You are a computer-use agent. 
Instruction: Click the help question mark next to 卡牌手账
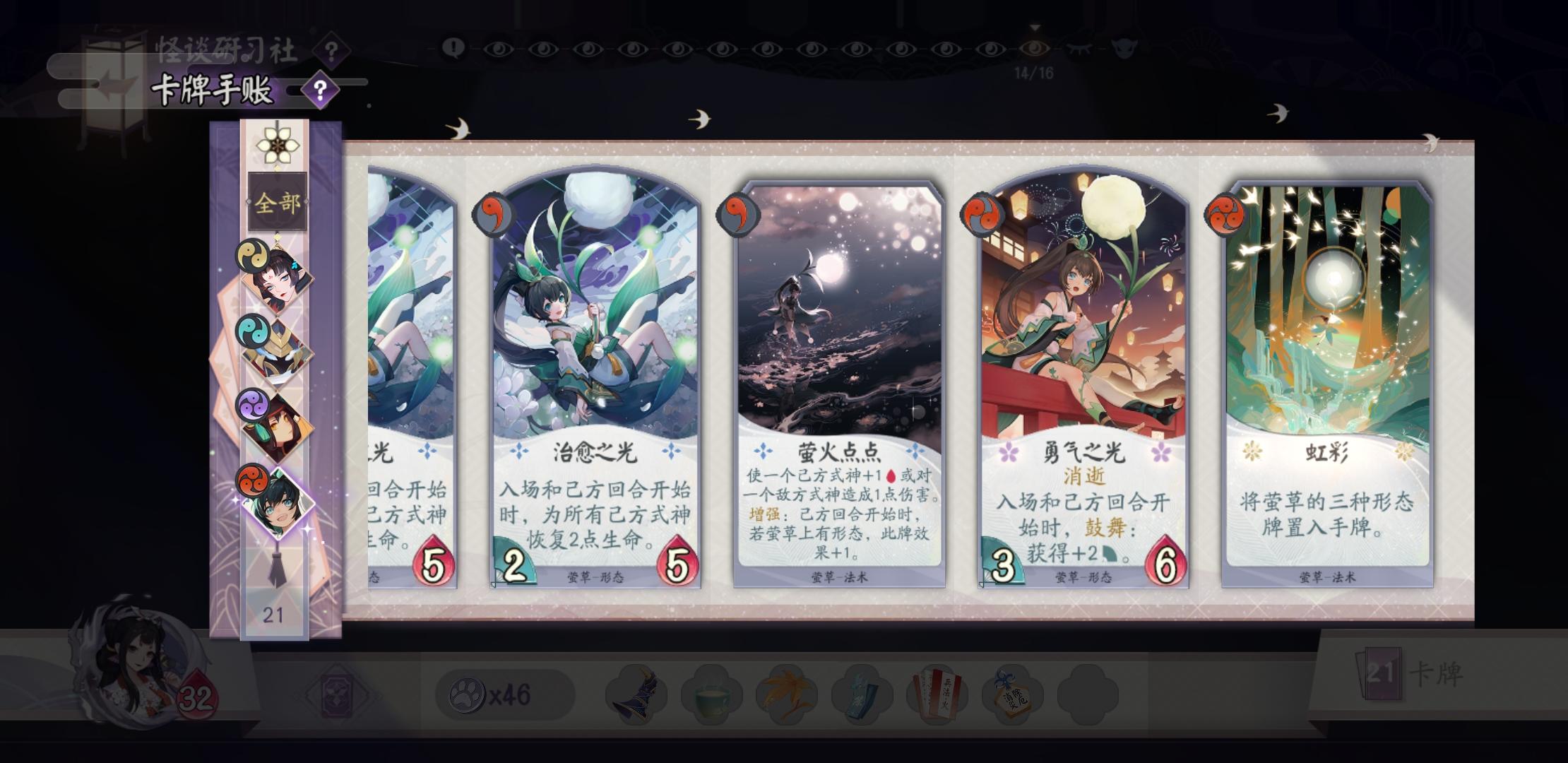click(321, 88)
